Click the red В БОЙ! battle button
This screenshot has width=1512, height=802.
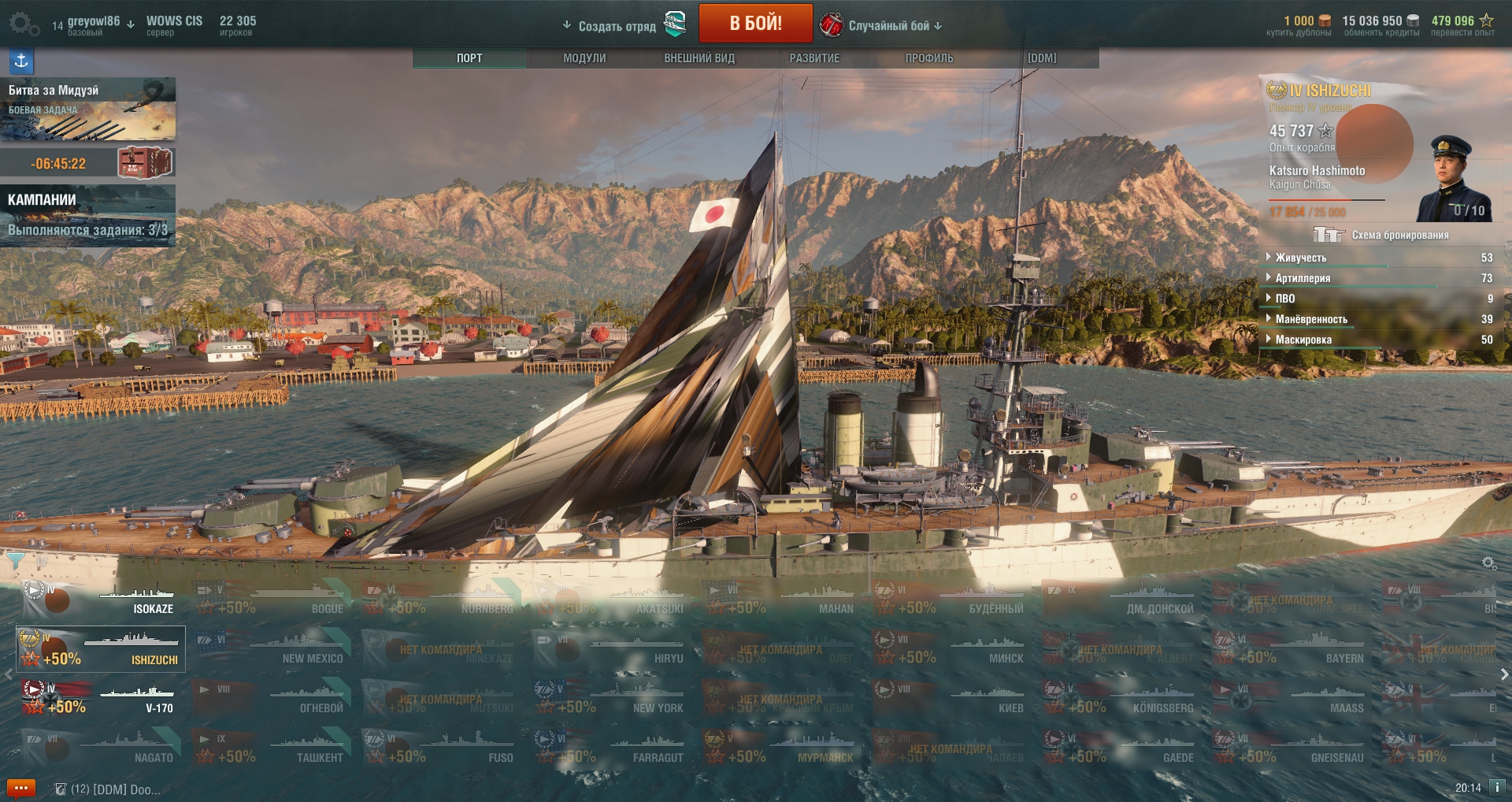755,24
